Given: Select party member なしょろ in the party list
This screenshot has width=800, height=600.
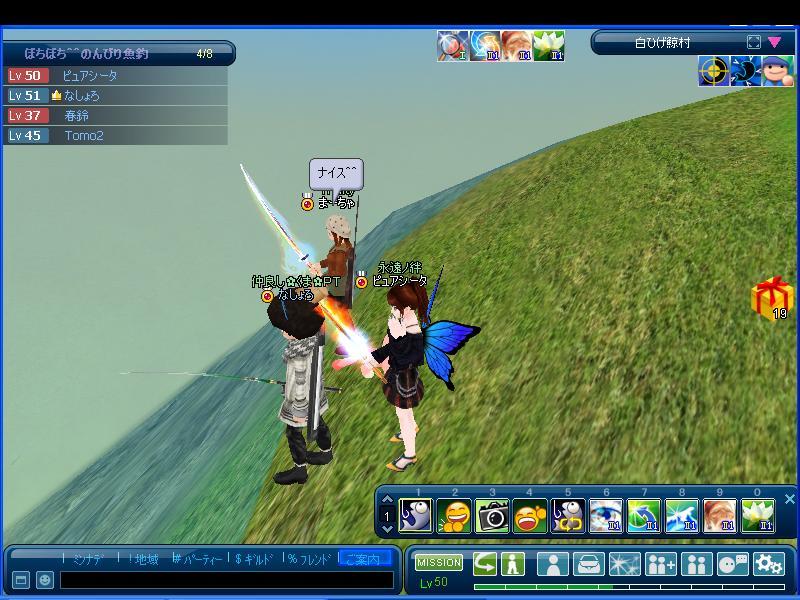Looking at the screenshot, I should pyautogui.click(x=82, y=96).
